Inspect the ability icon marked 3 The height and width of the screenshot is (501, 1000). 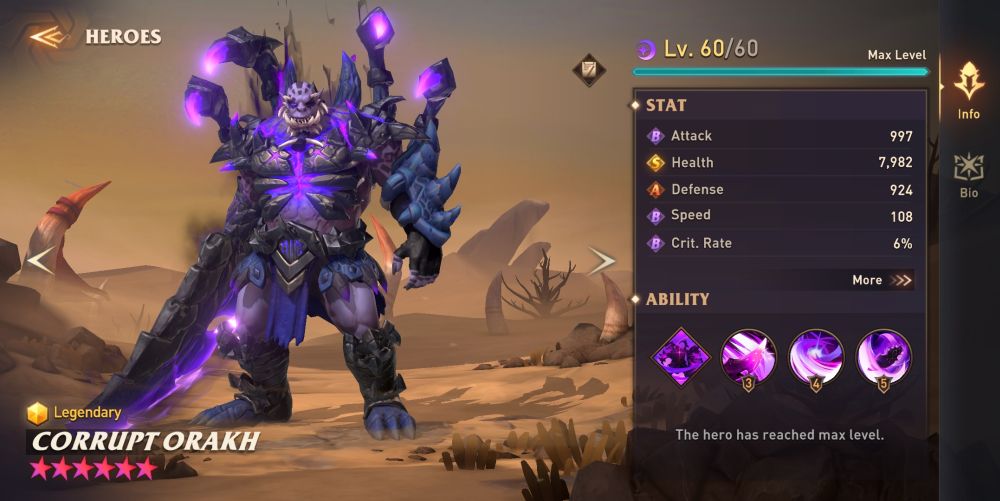(x=750, y=356)
